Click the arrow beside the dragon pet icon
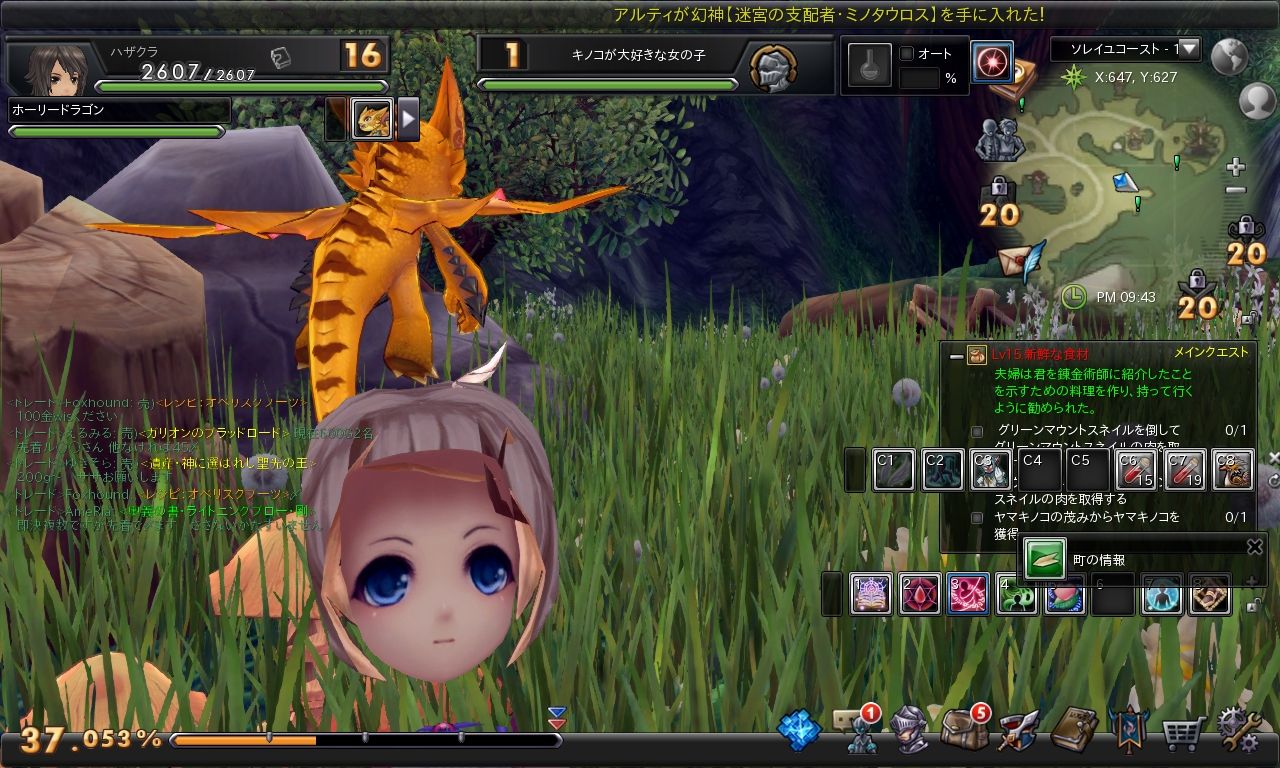Screen dimensions: 1280x768 point(408,120)
